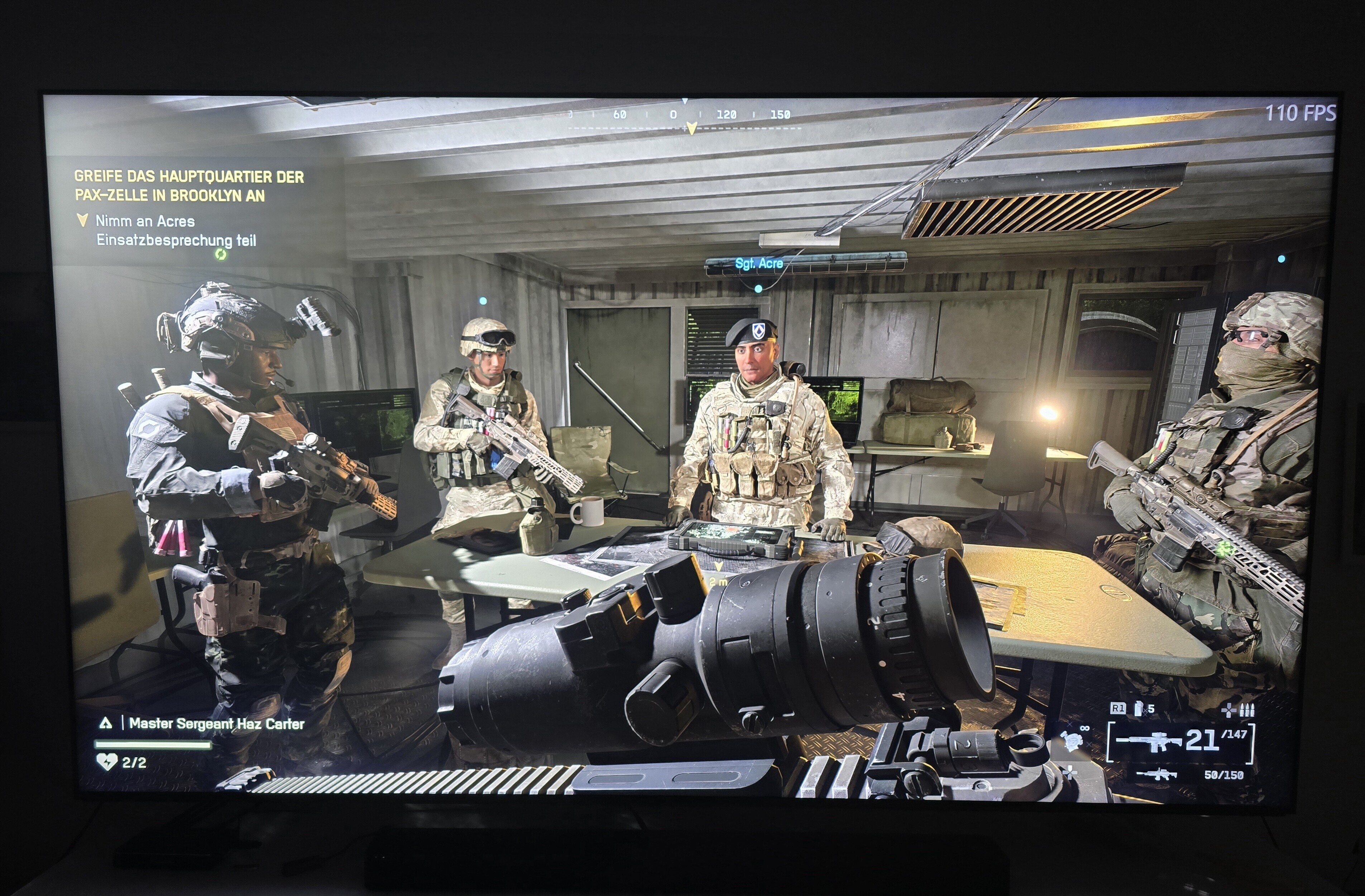Click the heart revive icon
This screenshot has width=1365, height=896.
click(x=106, y=762)
